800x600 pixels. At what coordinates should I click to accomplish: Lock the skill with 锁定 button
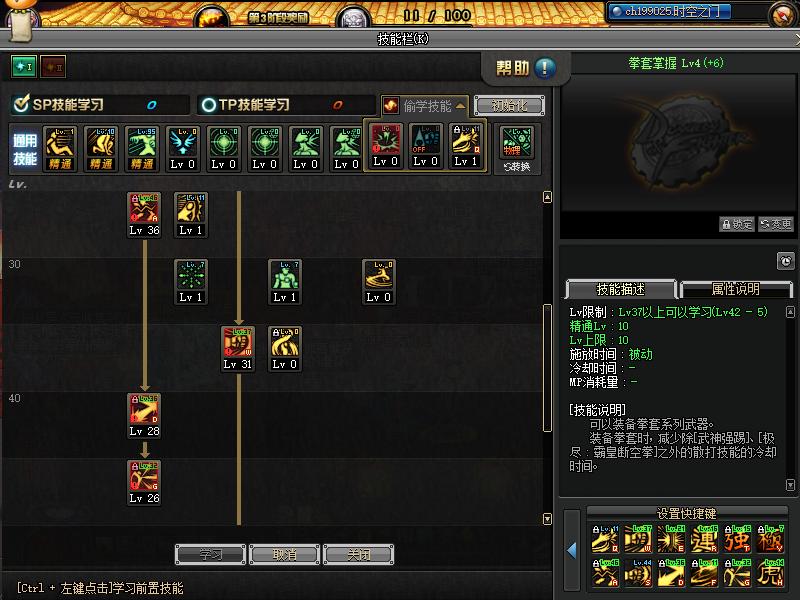[x=737, y=224]
